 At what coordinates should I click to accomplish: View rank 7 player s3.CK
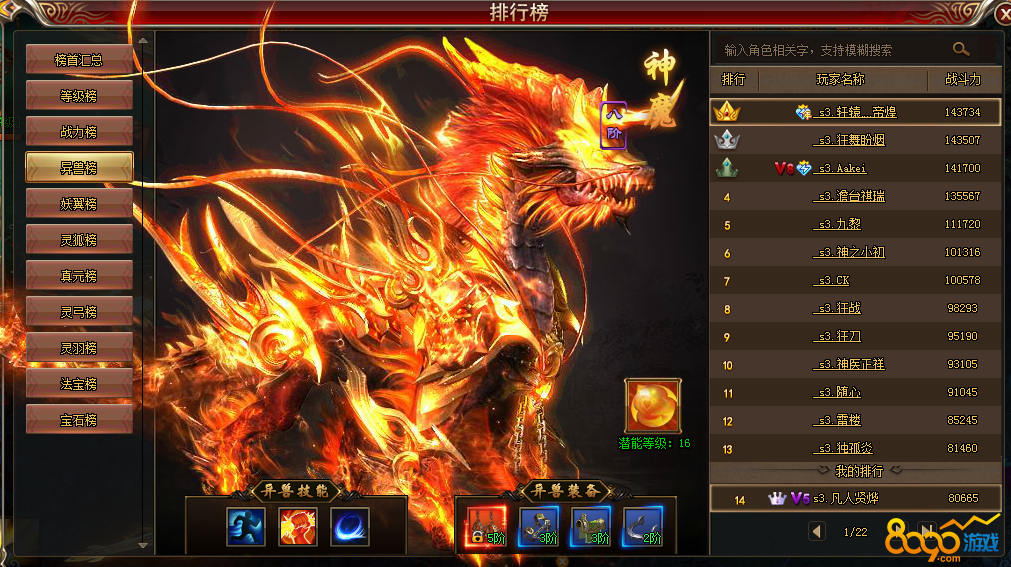[833, 281]
